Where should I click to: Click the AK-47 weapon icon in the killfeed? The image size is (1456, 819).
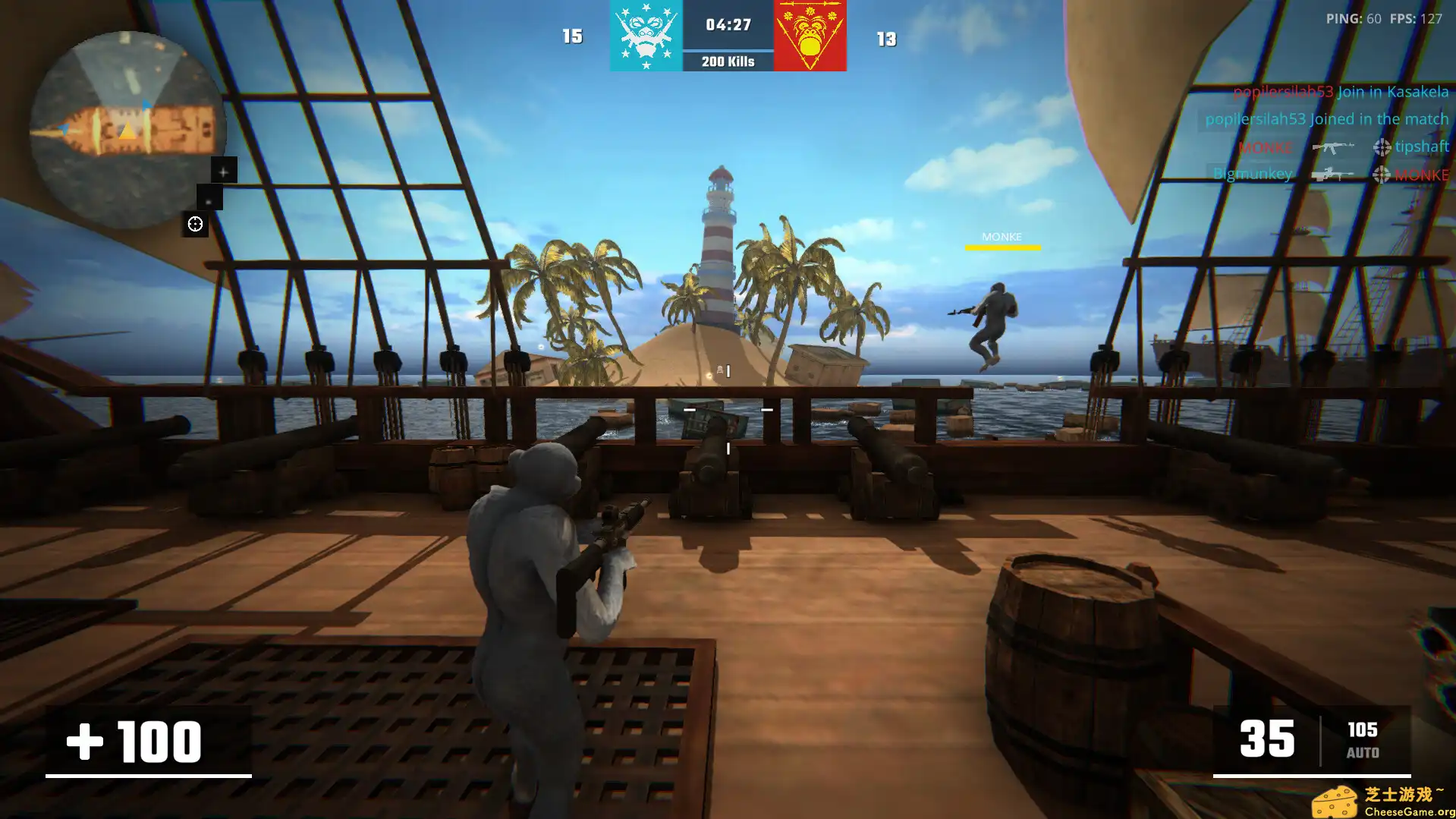(x=1334, y=148)
